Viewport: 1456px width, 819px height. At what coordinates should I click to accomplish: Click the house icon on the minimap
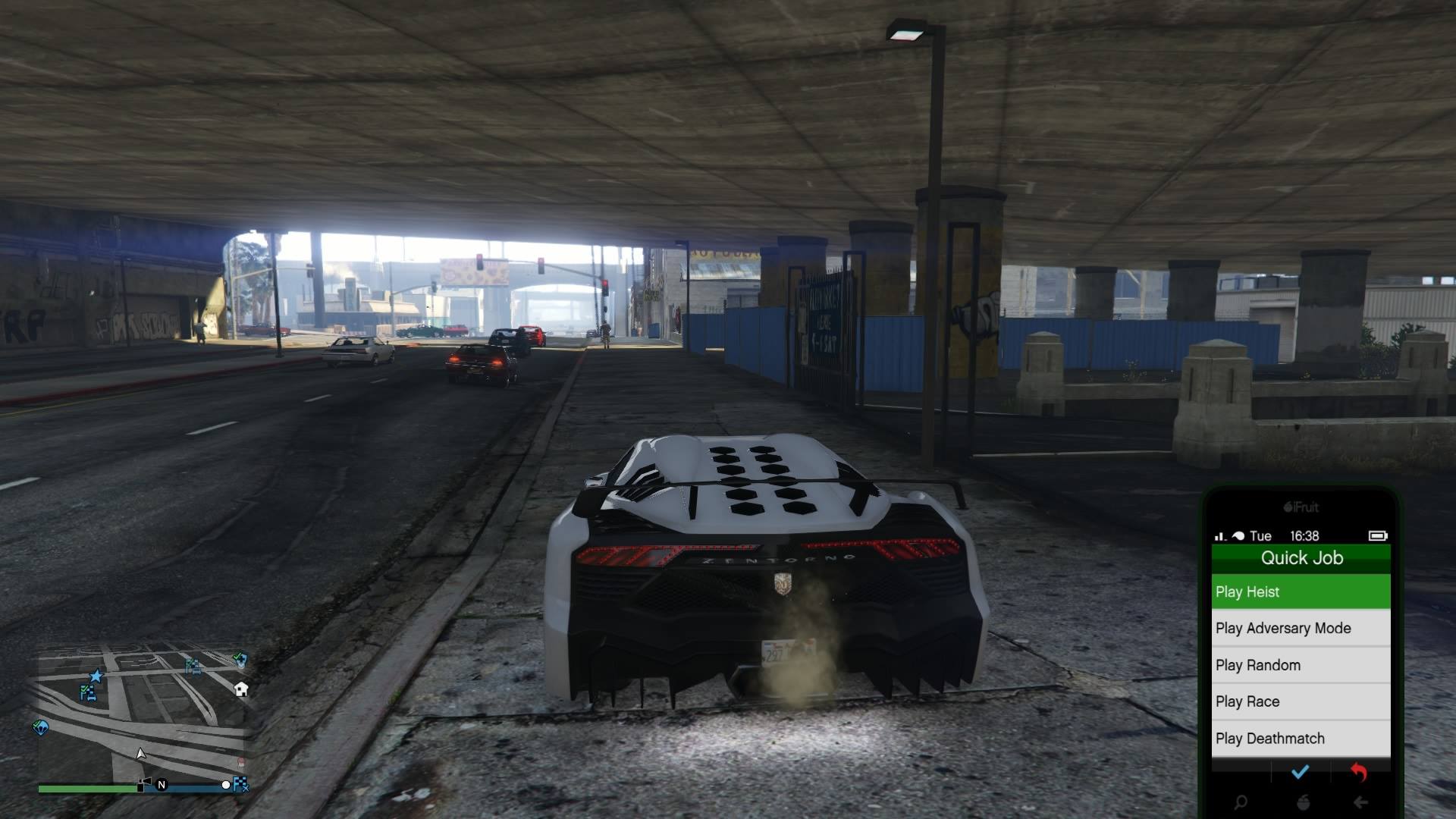click(240, 690)
